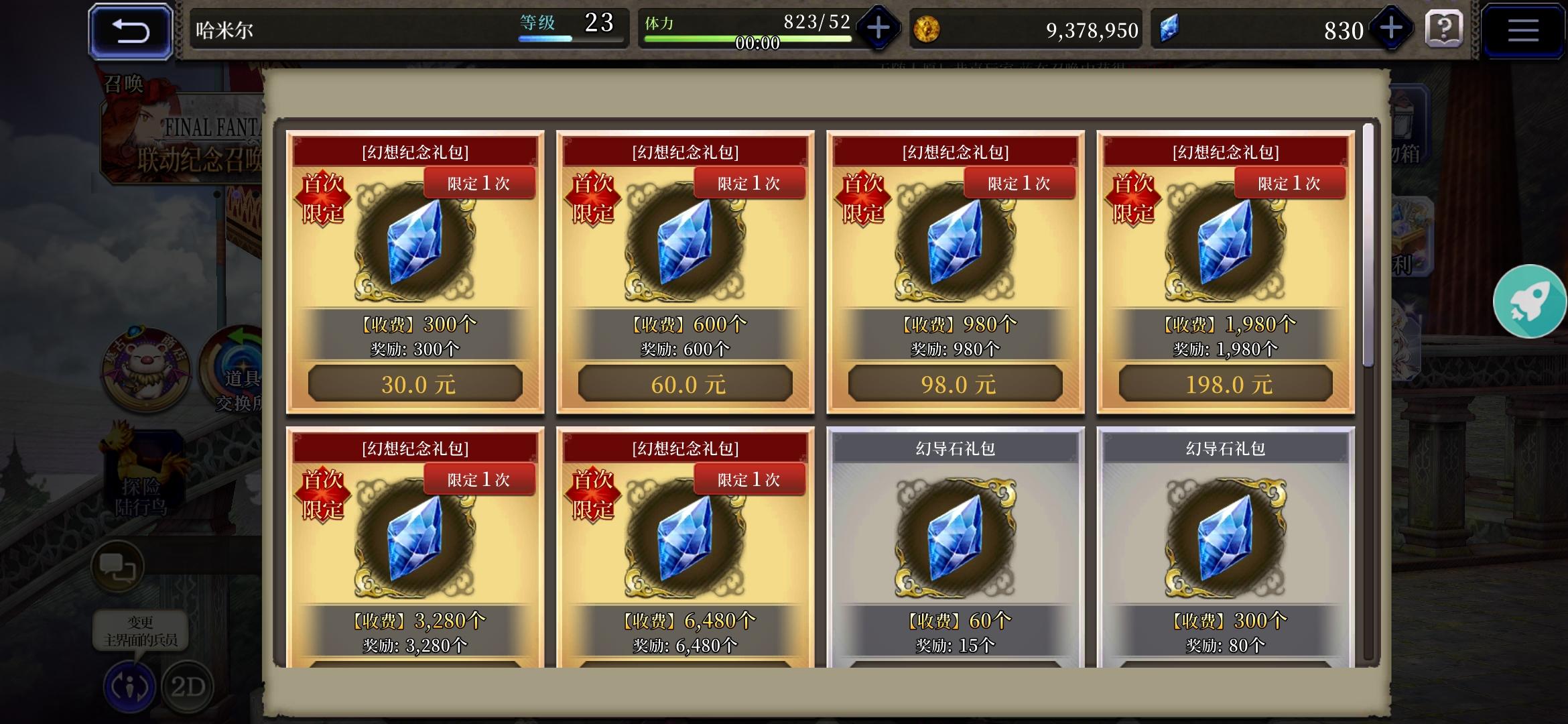The width and height of the screenshot is (1568, 724).
Task: Buy the 198.0 元 pack
Action: click(1226, 383)
